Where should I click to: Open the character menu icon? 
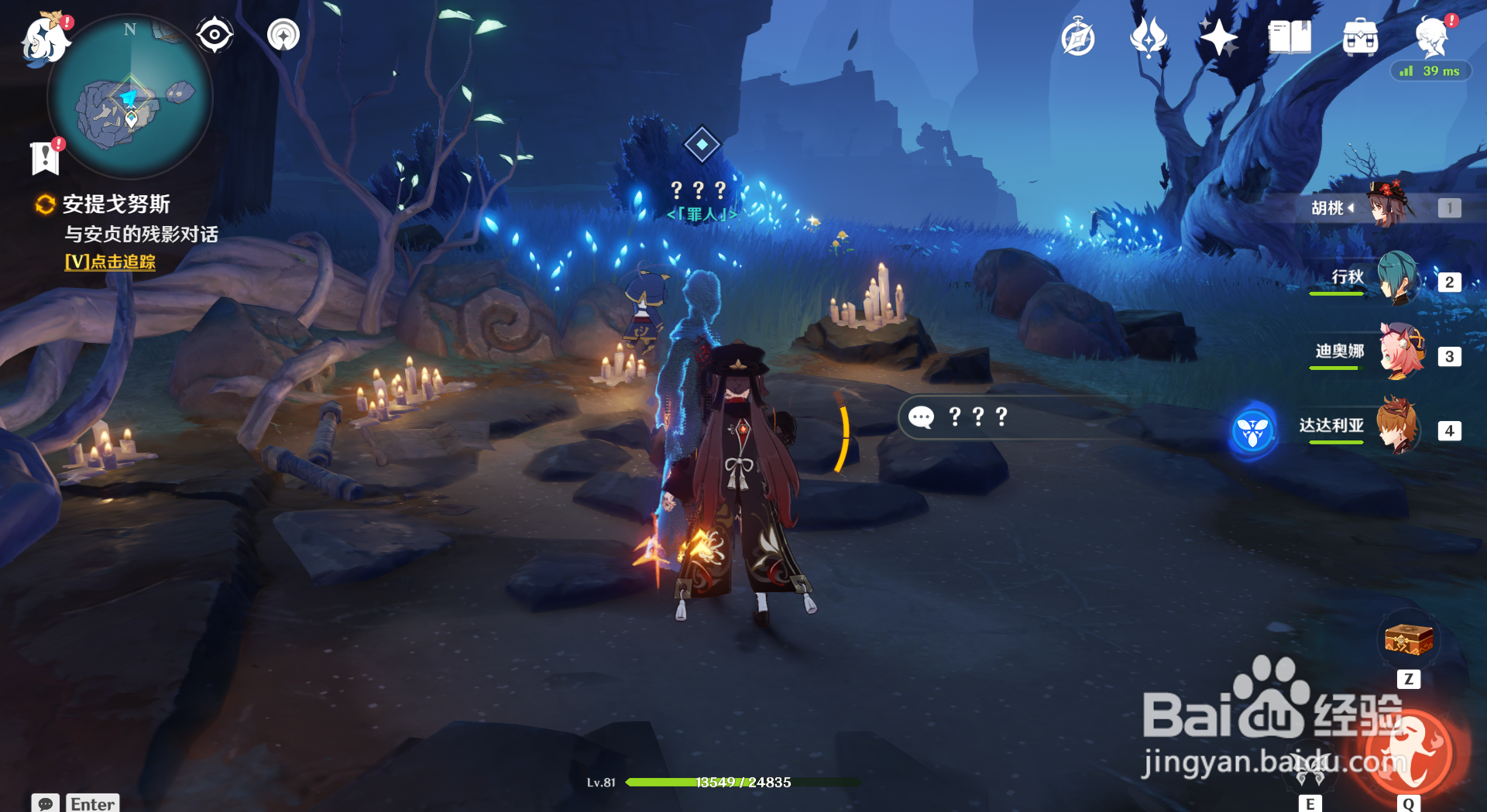[x=1431, y=37]
